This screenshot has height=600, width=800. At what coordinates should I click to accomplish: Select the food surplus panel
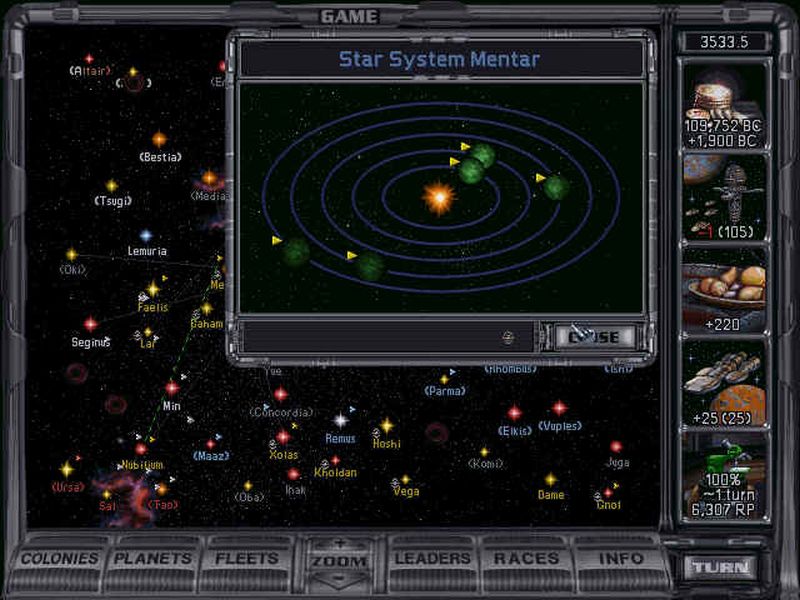tap(724, 289)
